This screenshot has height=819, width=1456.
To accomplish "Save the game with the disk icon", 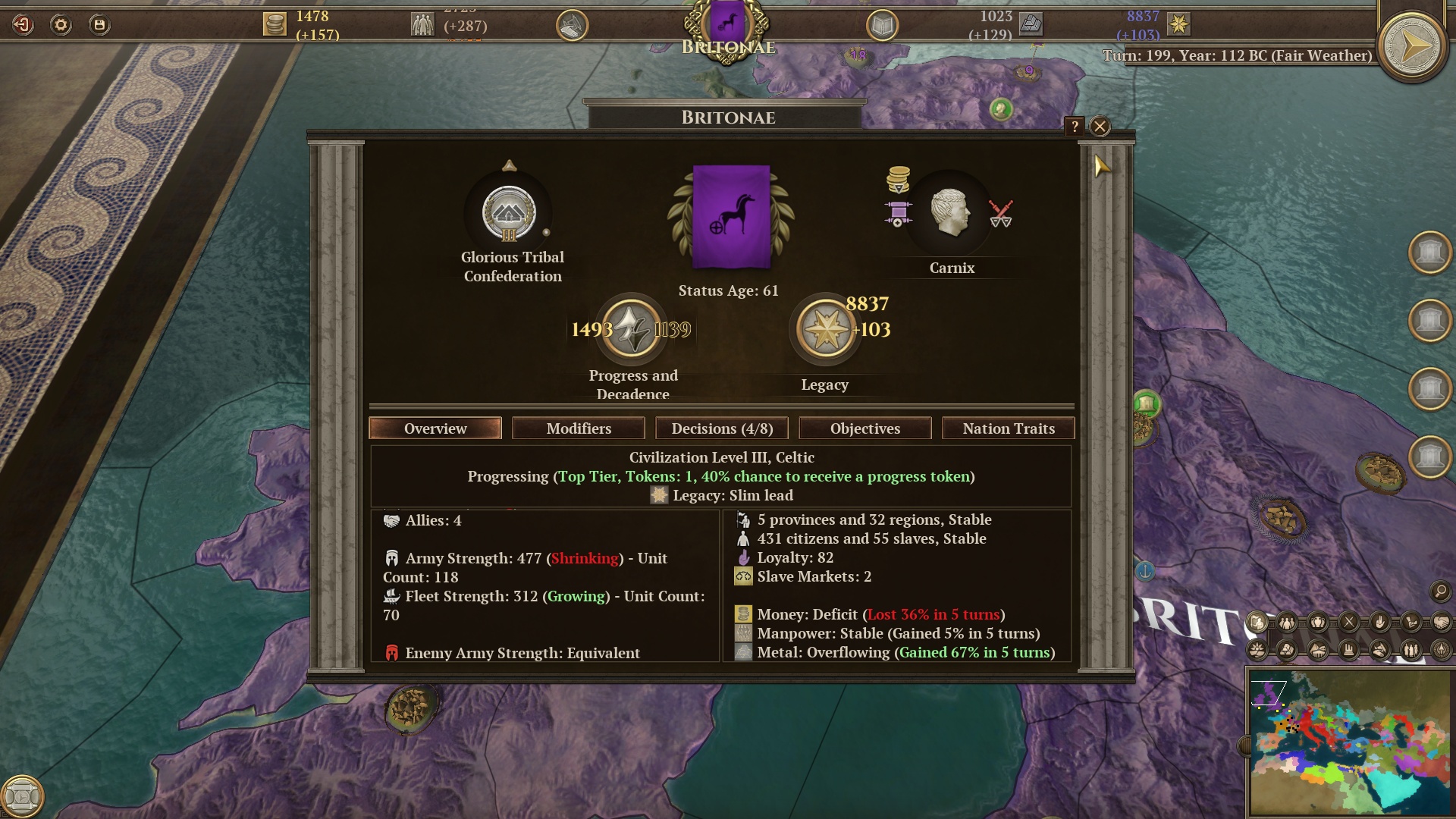I will [99, 25].
